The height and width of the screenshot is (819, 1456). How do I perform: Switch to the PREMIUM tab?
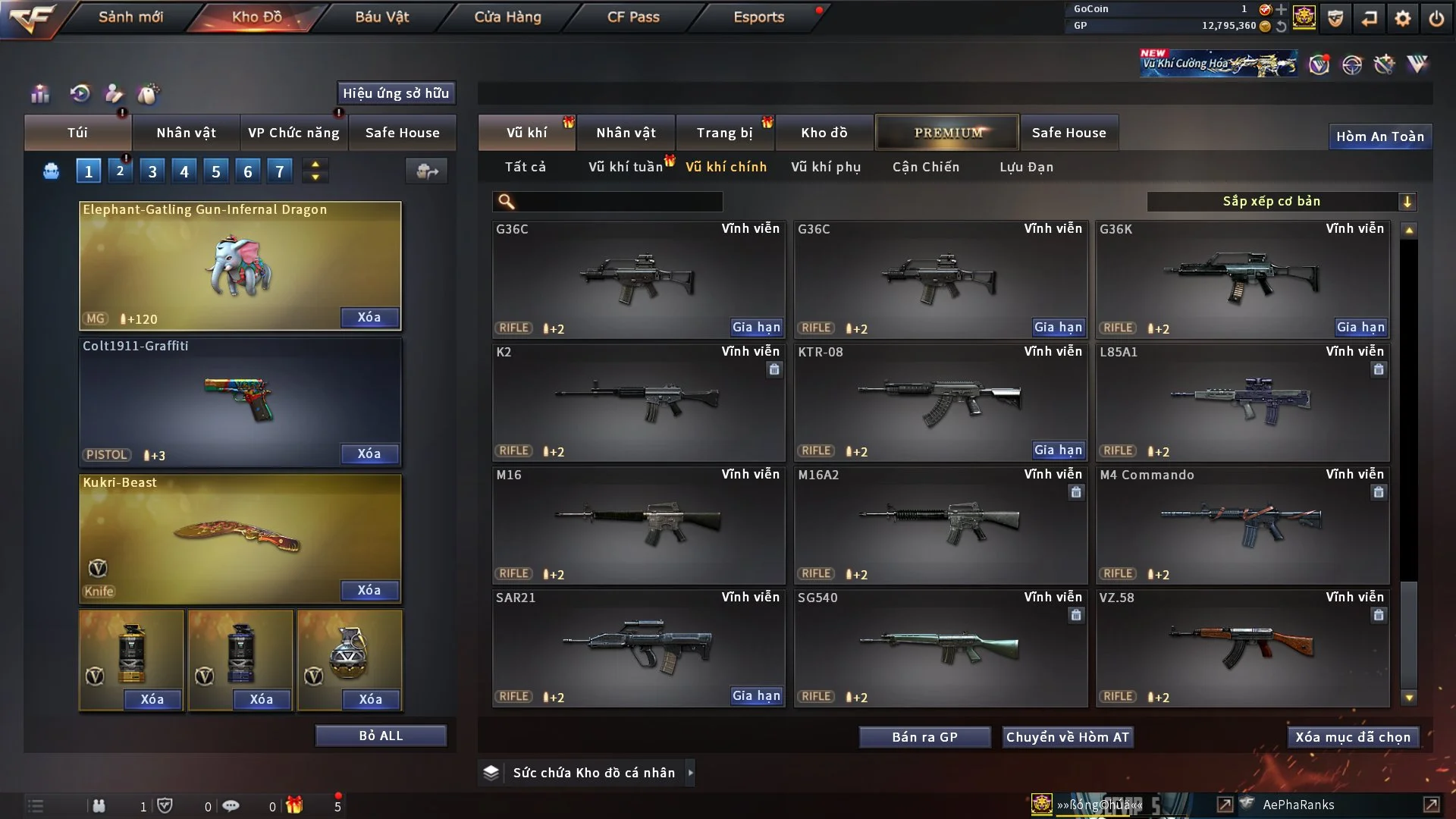(947, 133)
